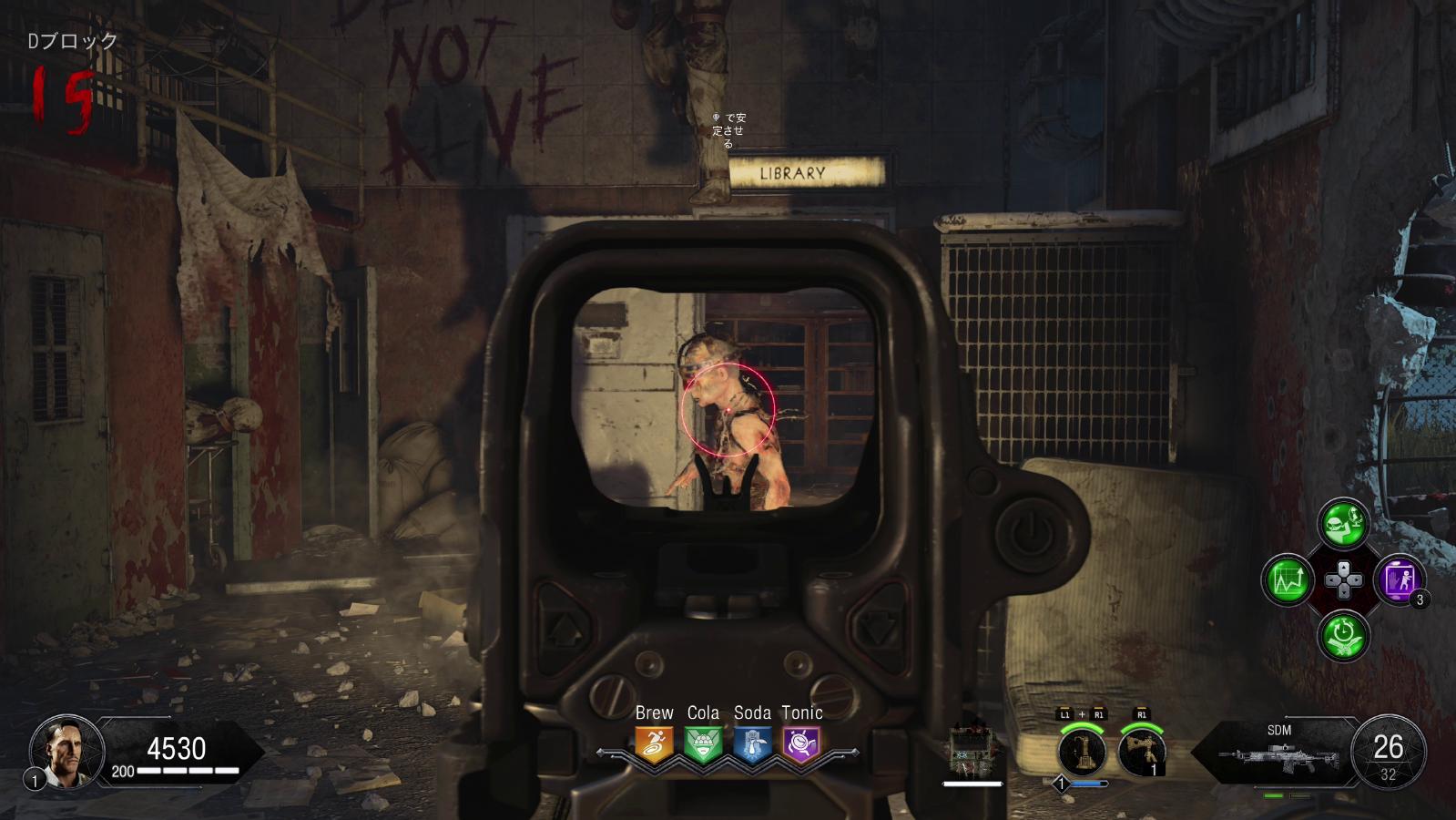Click the character portrait
The height and width of the screenshot is (820, 1456).
coord(61,749)
